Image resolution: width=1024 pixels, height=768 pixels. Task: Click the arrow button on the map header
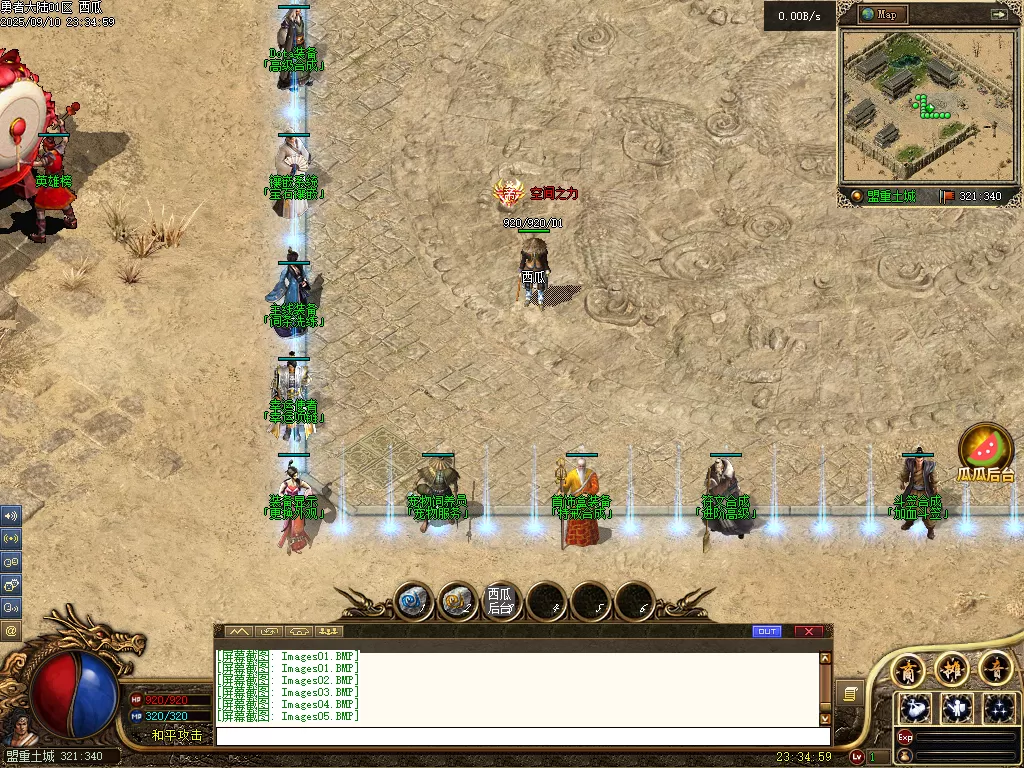998,14
